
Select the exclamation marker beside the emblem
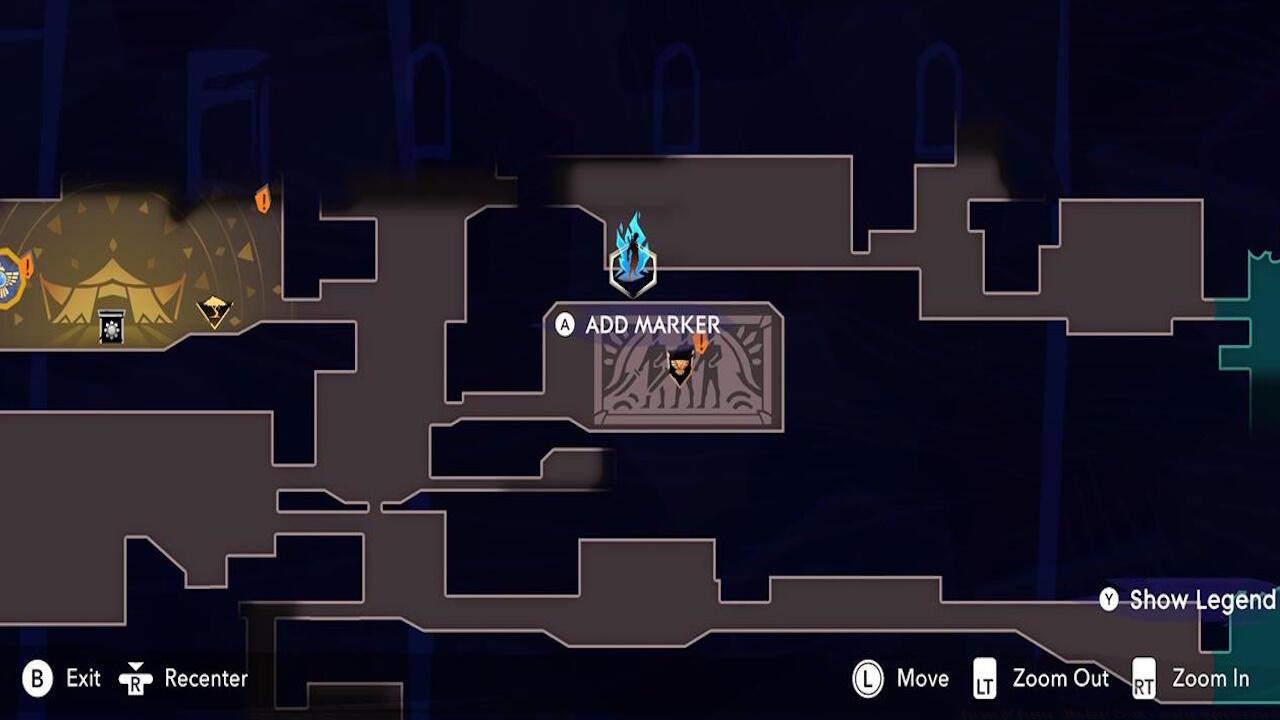pos(27,265)
